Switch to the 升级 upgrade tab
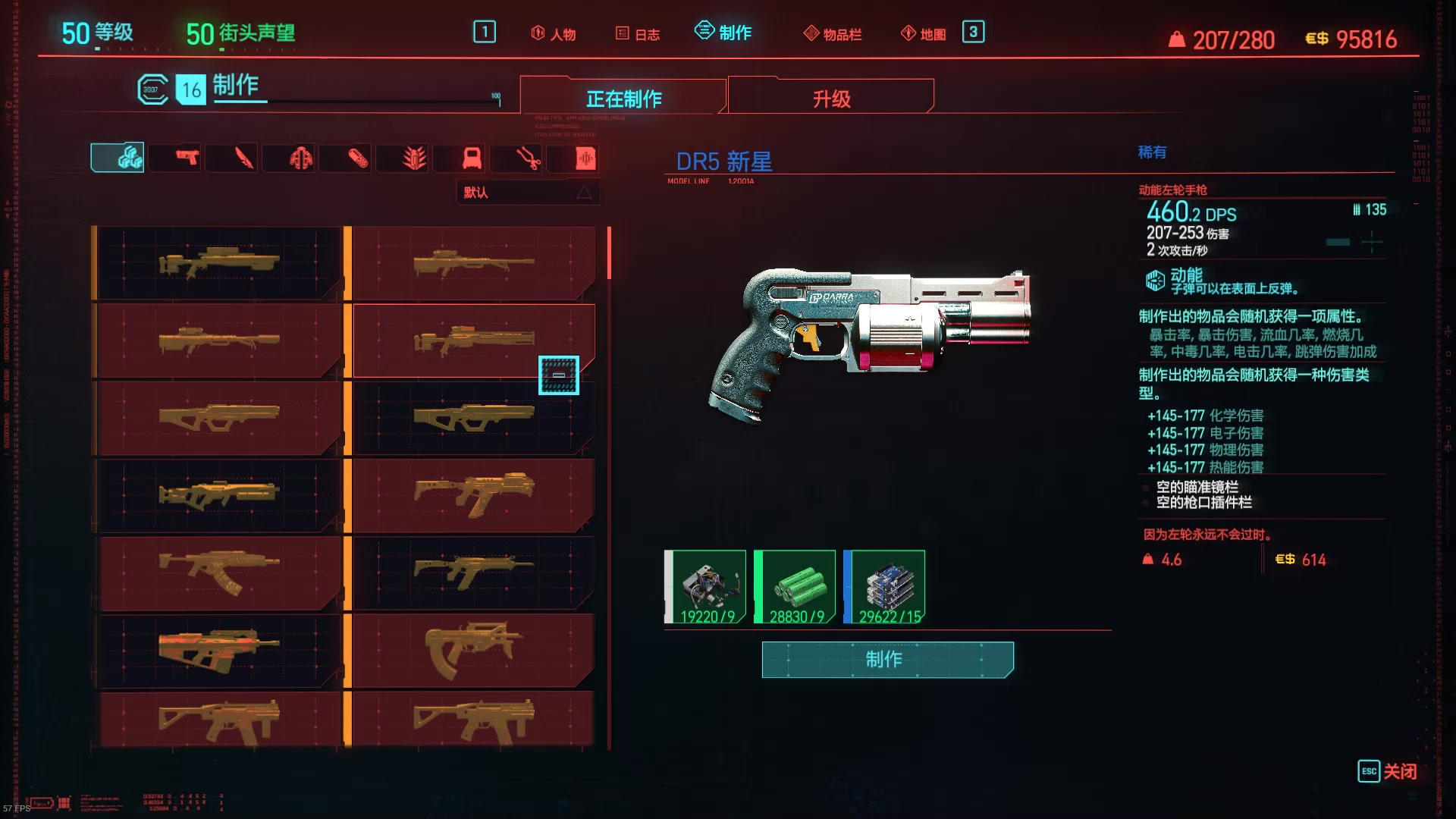1456x819 pixels. point(831,99)
